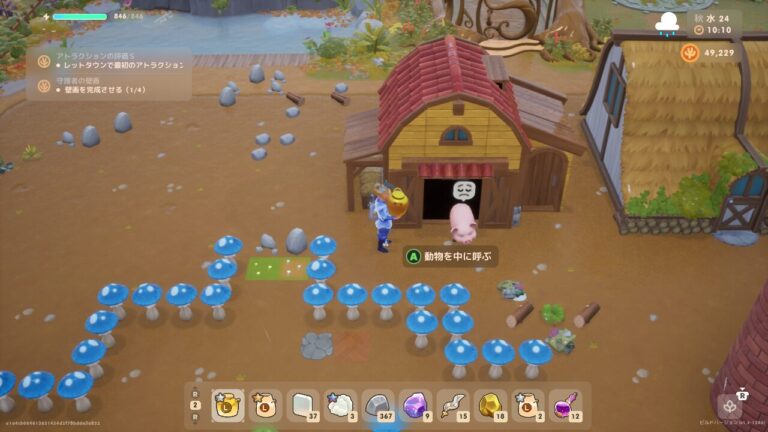Viewport: 768px width, 432px height.
Task: Select the white block slot with 37
Action: point(304,404)
